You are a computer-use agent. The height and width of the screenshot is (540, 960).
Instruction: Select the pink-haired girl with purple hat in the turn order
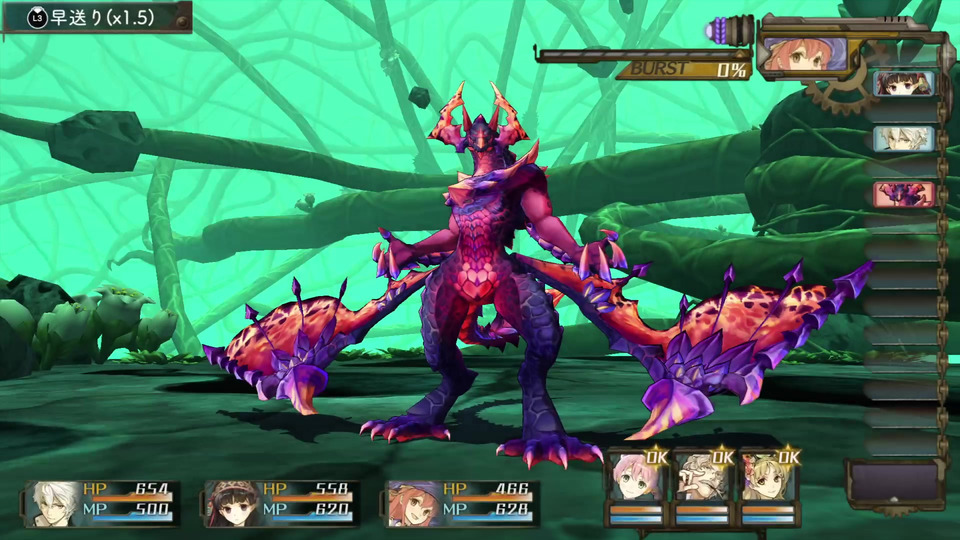(804, 54)
